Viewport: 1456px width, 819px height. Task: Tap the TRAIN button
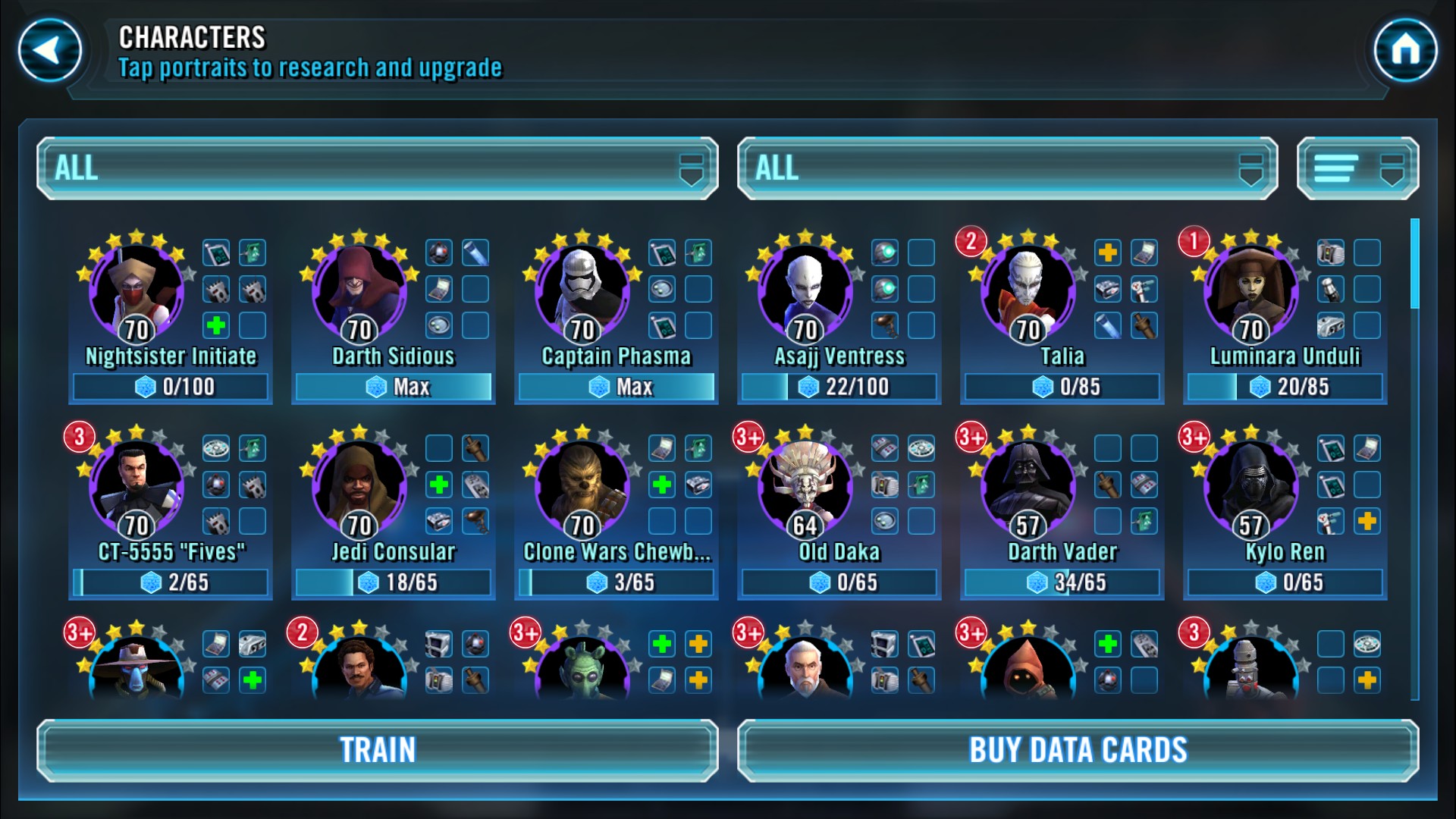[377, 750]
